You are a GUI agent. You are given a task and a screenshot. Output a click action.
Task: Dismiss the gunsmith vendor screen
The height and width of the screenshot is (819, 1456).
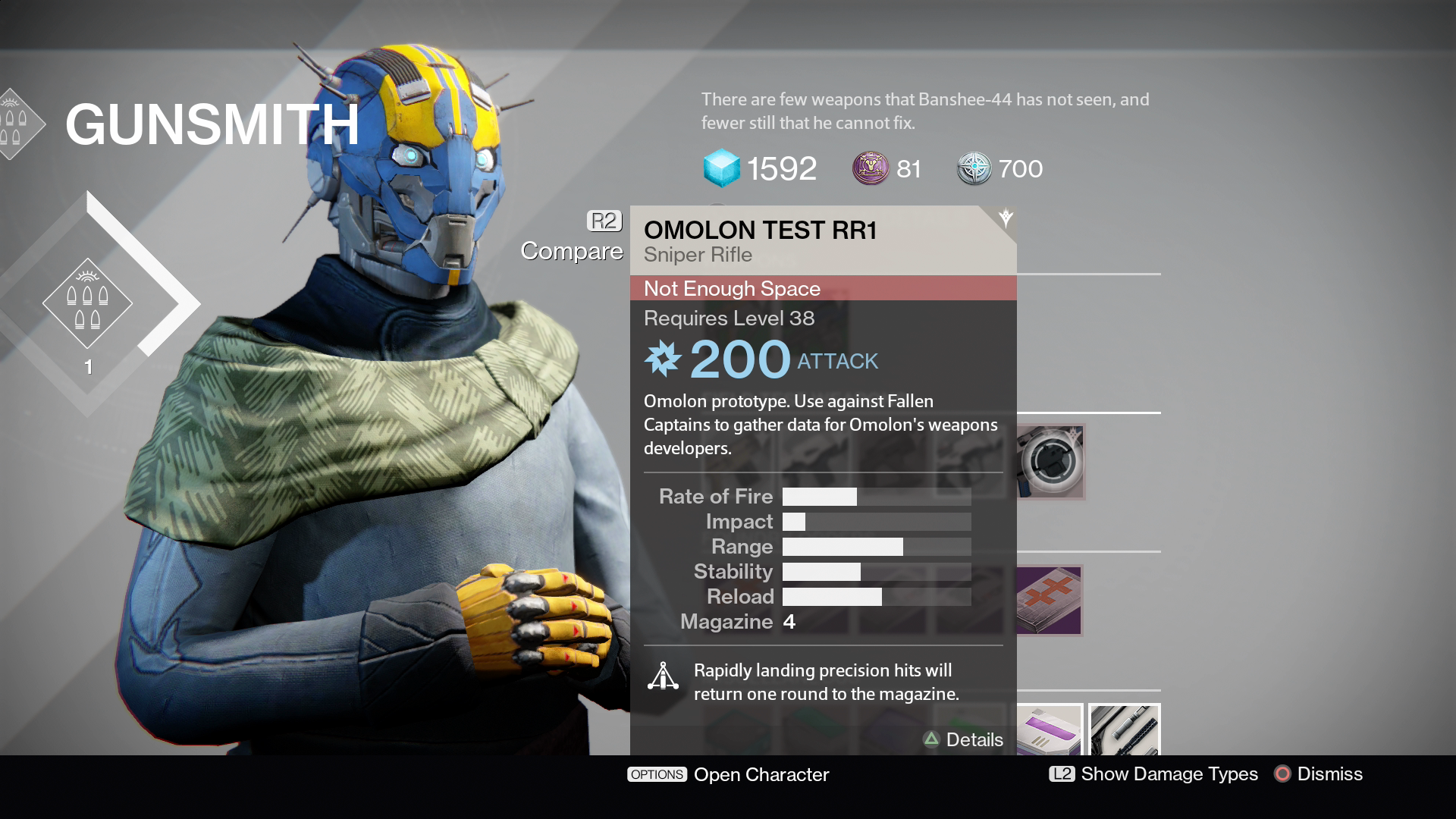(1318, 773)
